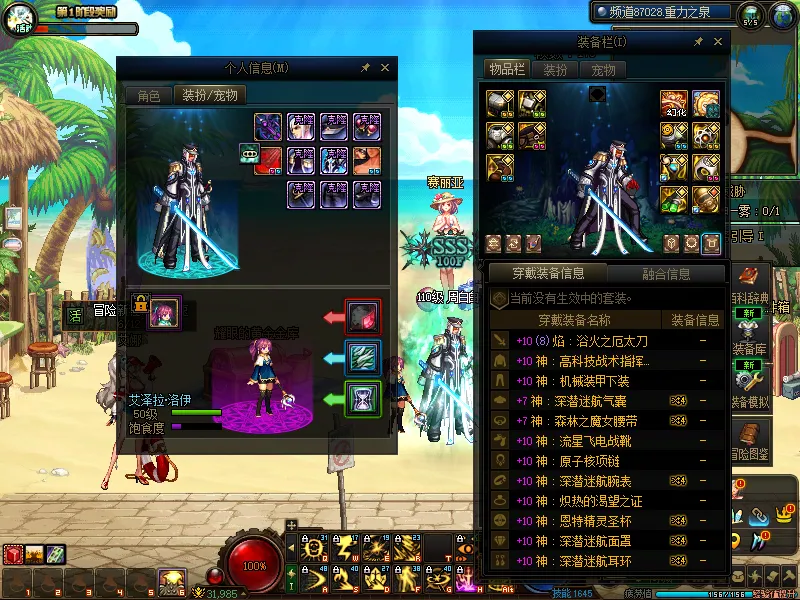Screen dimensions: 800x600
Task: Click the pink-haired pet portrait slot
Action: [164, 311]
